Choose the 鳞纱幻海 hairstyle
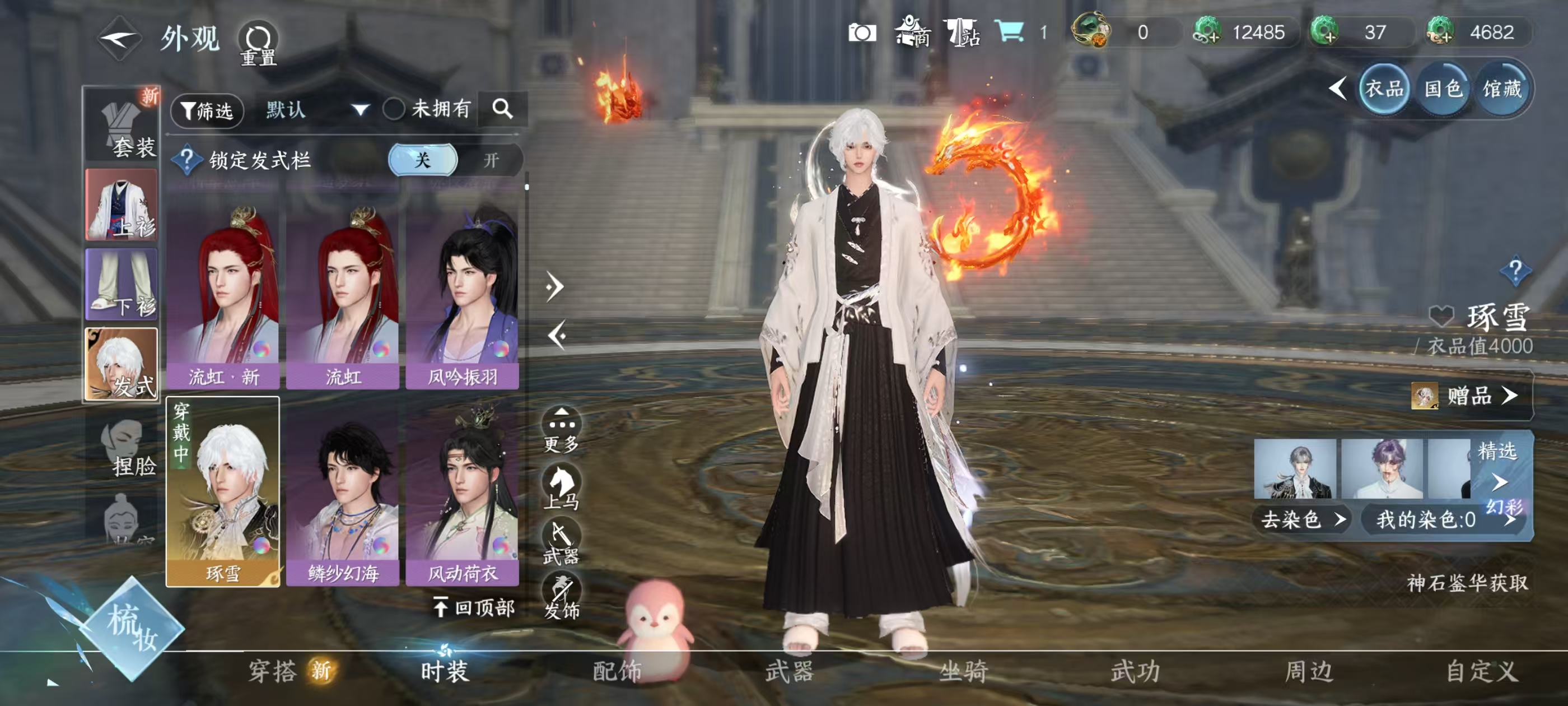 point(343,494)
